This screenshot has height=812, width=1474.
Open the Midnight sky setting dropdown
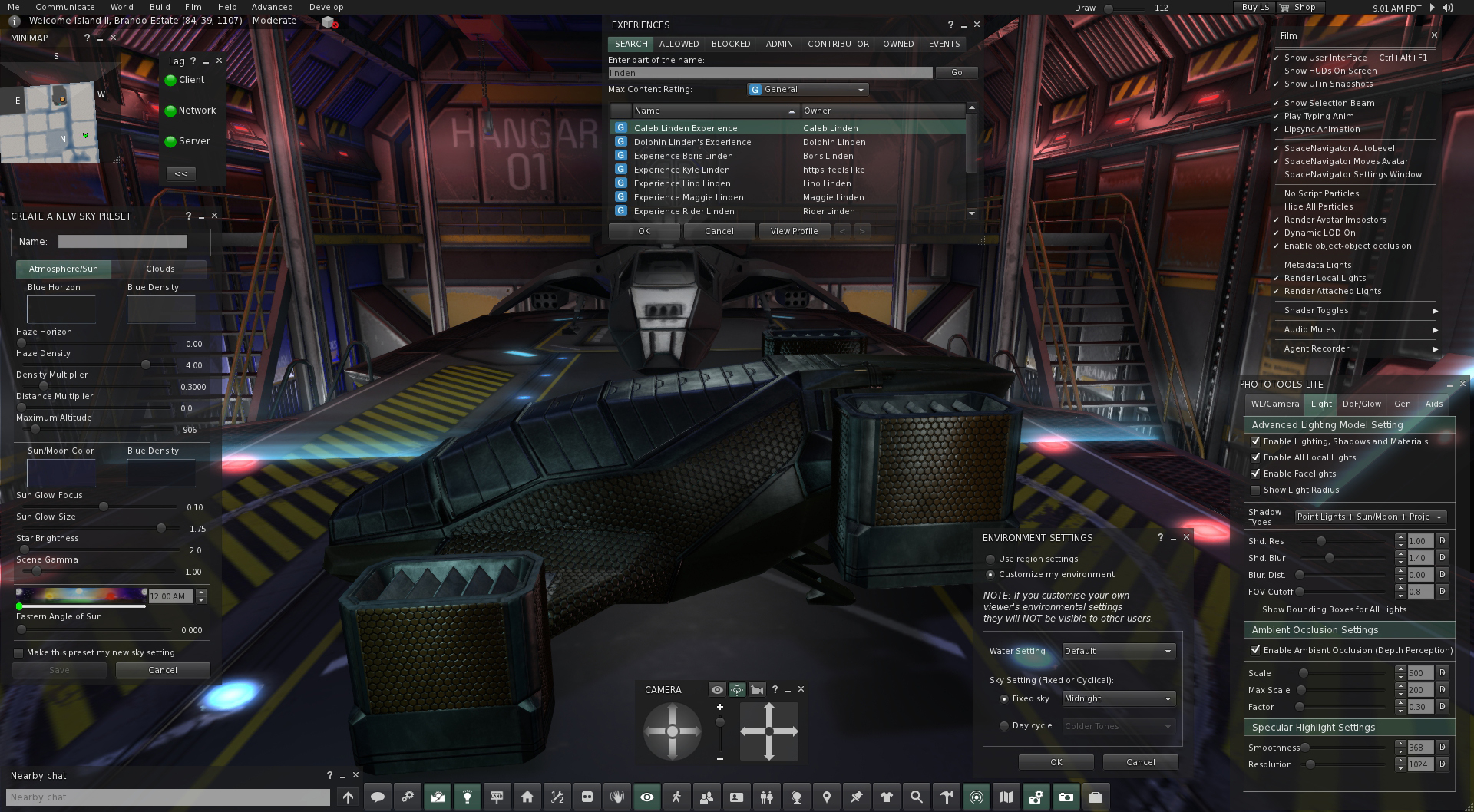(1118, 698)
